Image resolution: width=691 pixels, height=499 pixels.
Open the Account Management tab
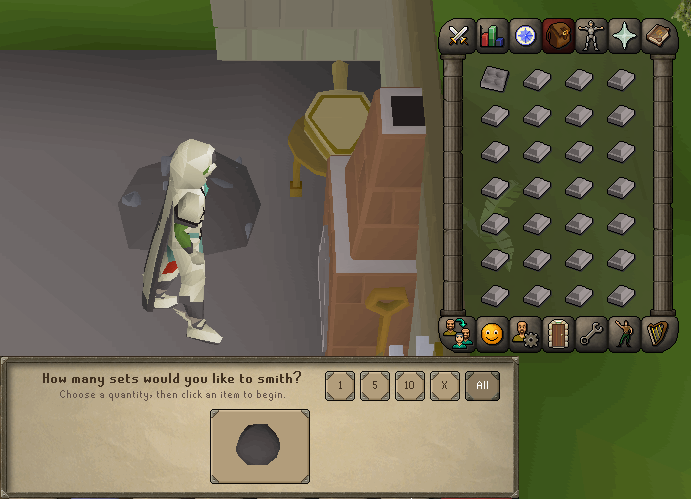pos(524,334)
